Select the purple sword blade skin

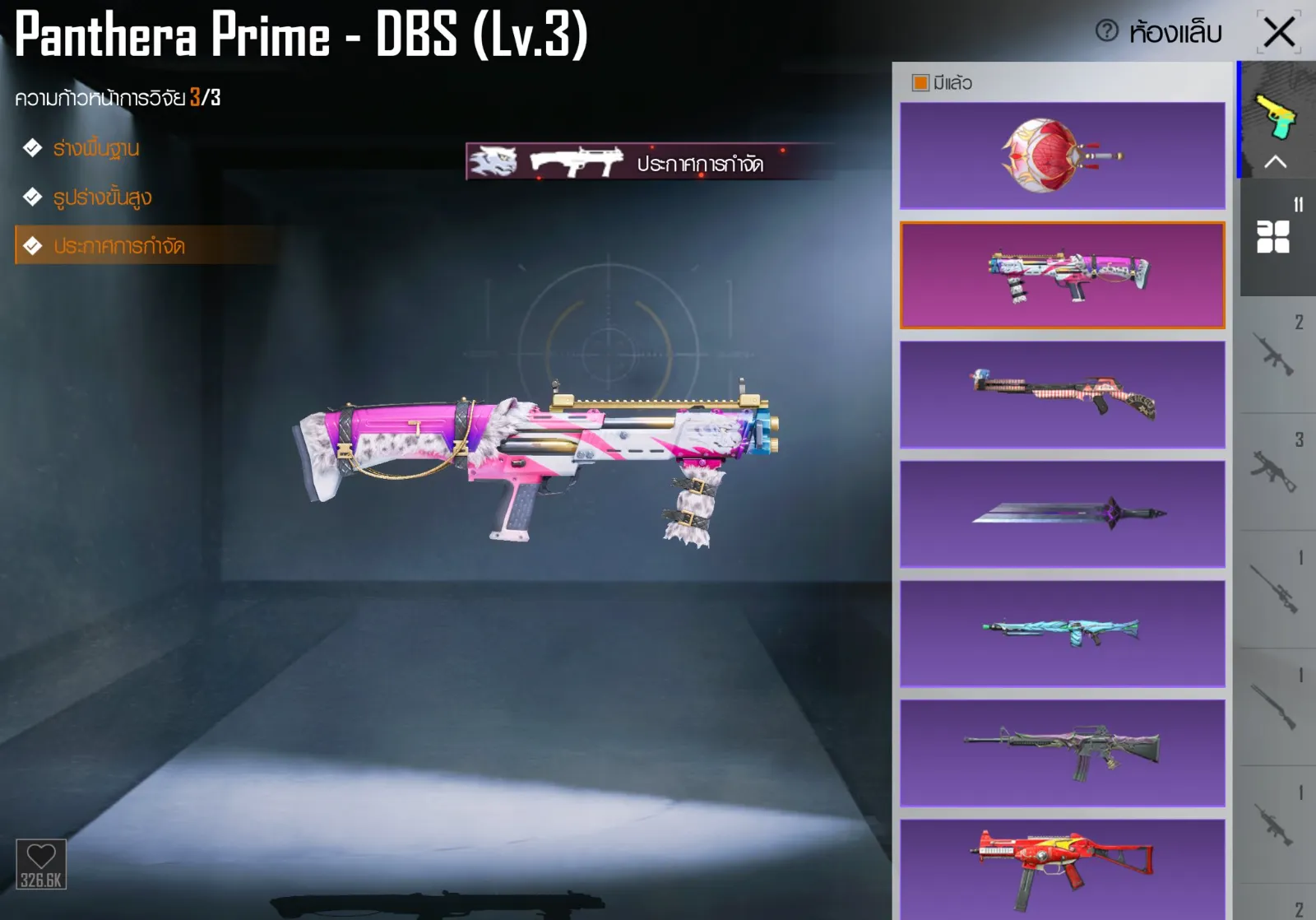(x=1062, y=514)
